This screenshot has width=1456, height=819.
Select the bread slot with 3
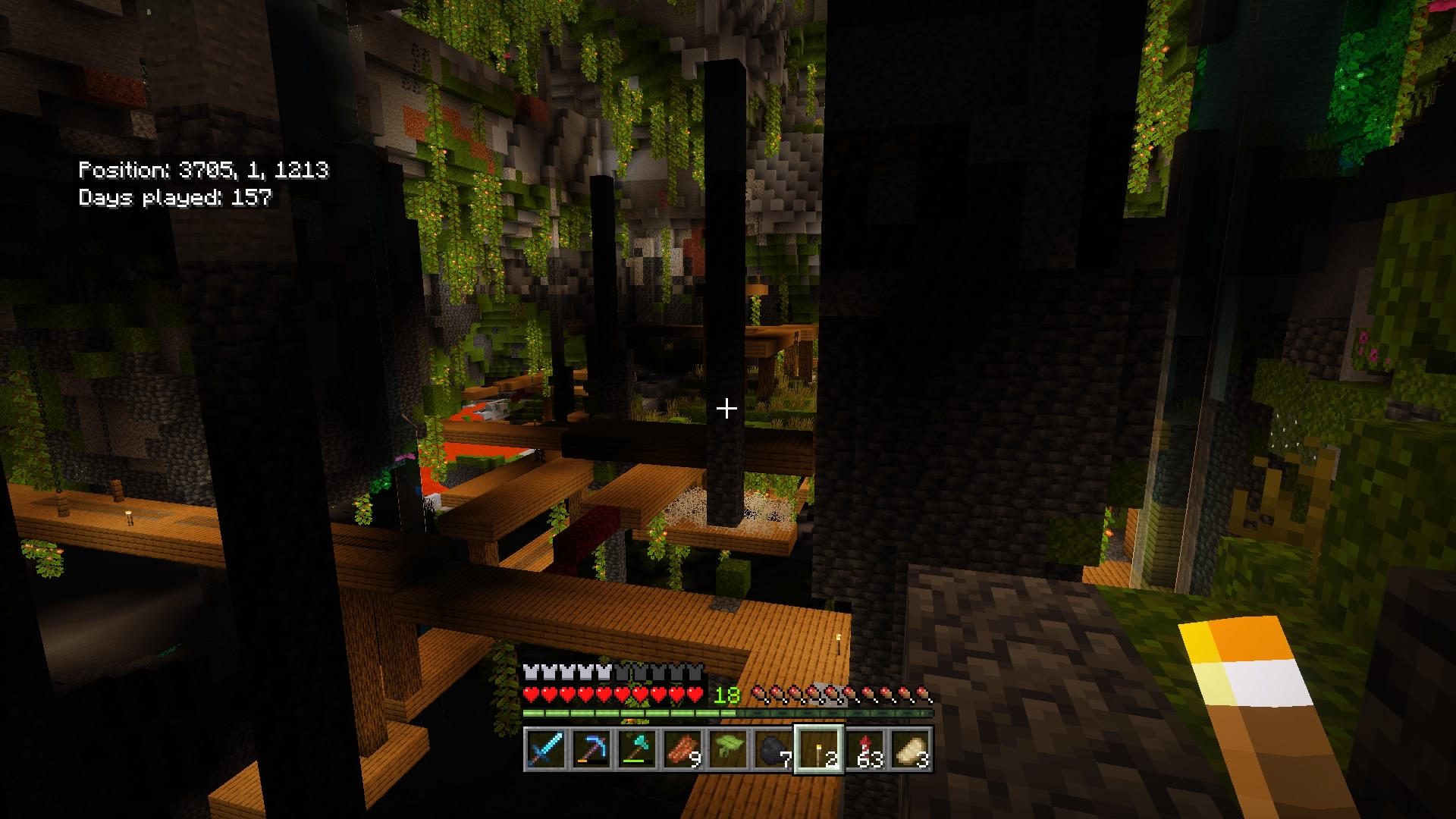911,749
